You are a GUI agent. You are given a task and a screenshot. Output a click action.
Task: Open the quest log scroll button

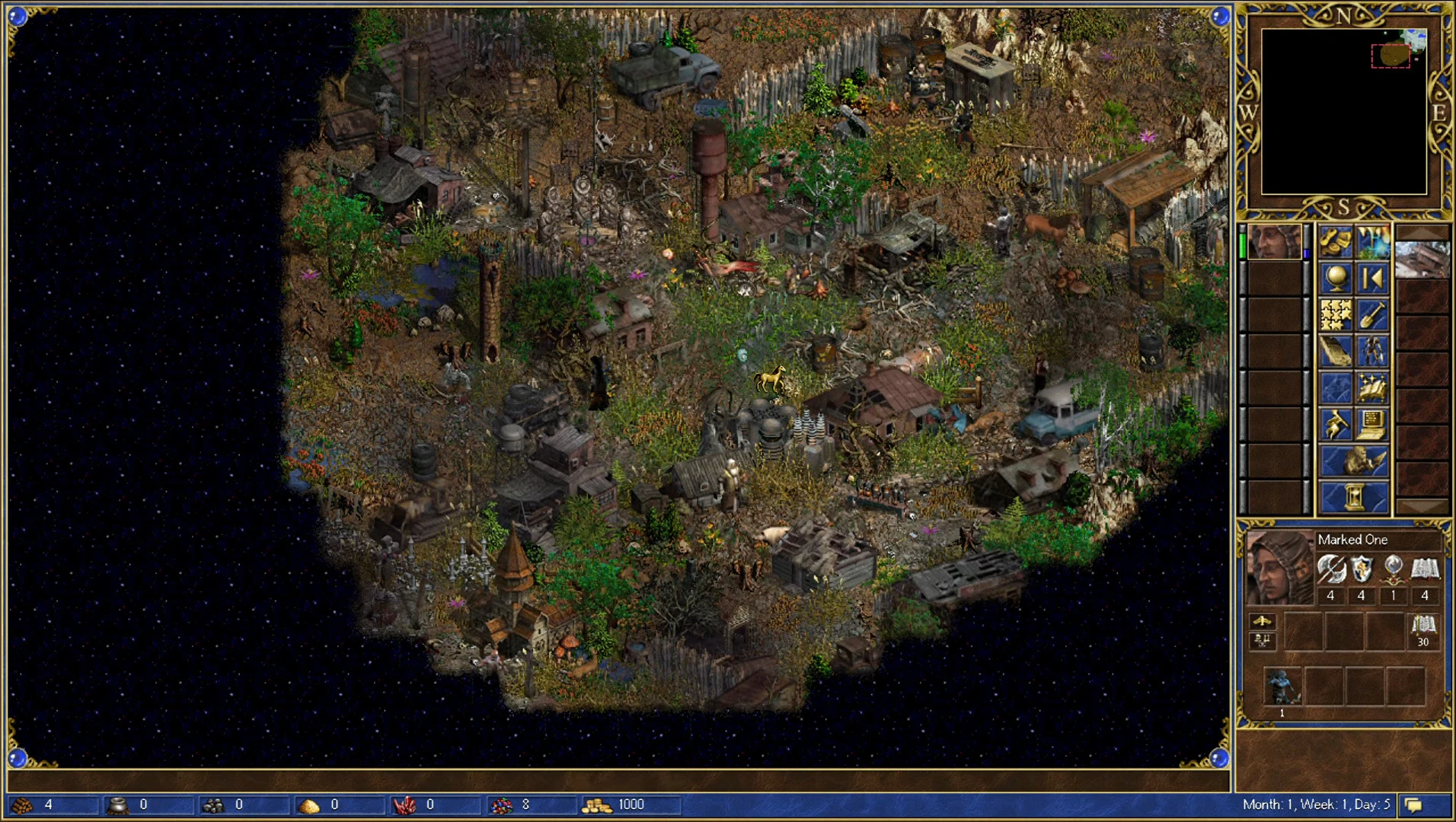[x=1336, y=352]
